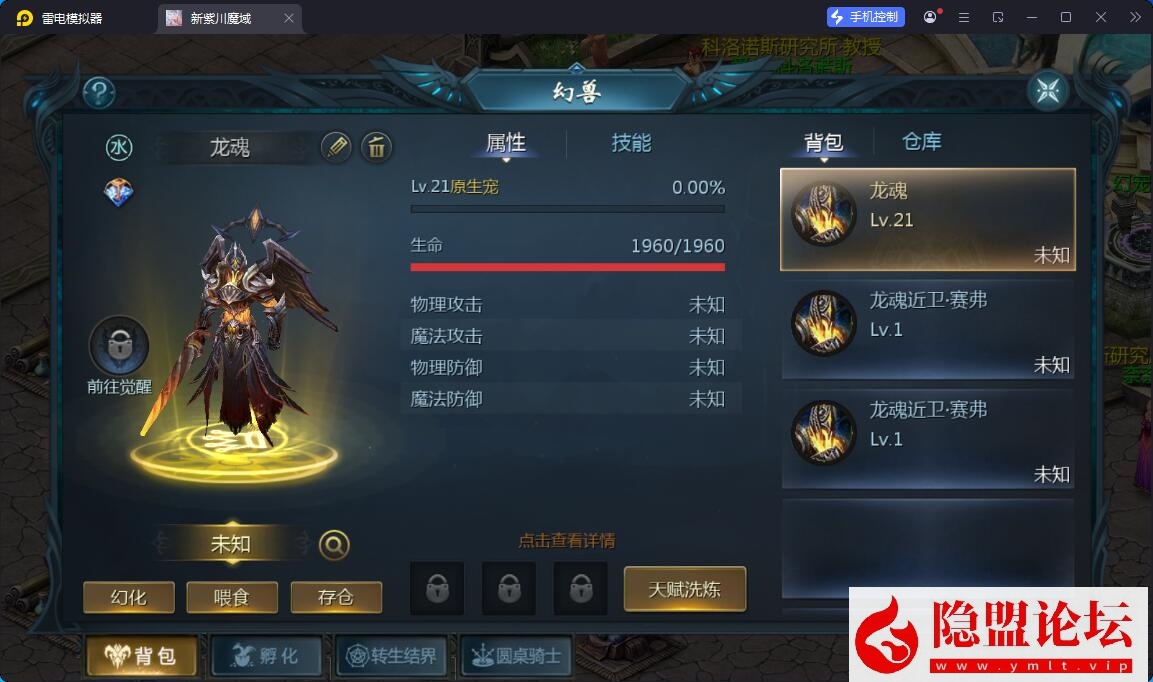The image size is (1153, 682).
Task: Switch to the 技能 tab
Action: tap(631, 143)
